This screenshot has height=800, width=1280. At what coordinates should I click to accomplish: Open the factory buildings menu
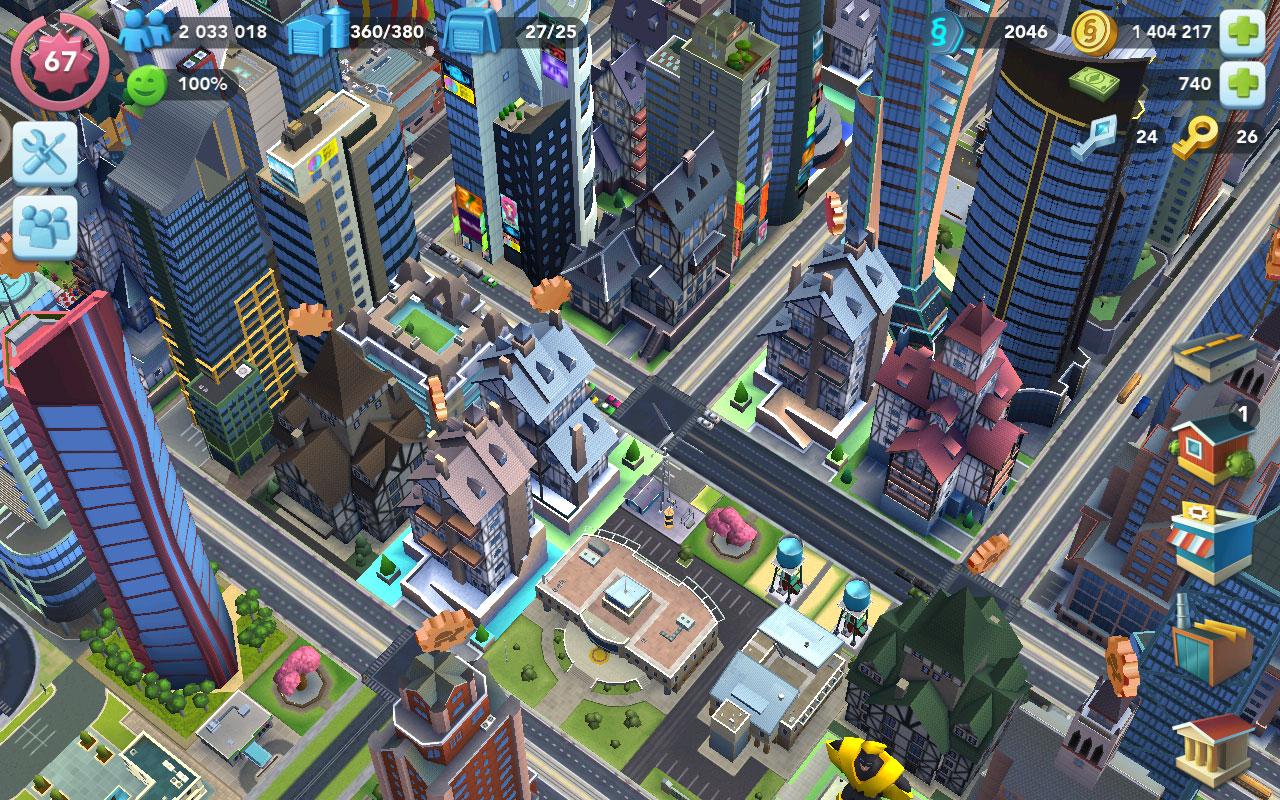(x=1213, y=644)
